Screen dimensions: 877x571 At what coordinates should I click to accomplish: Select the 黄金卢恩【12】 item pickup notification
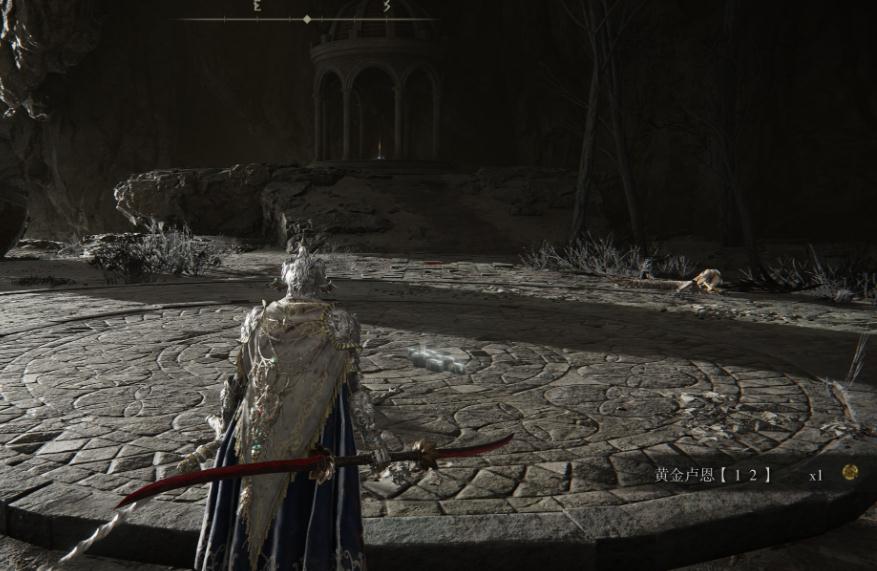(713, 475)
